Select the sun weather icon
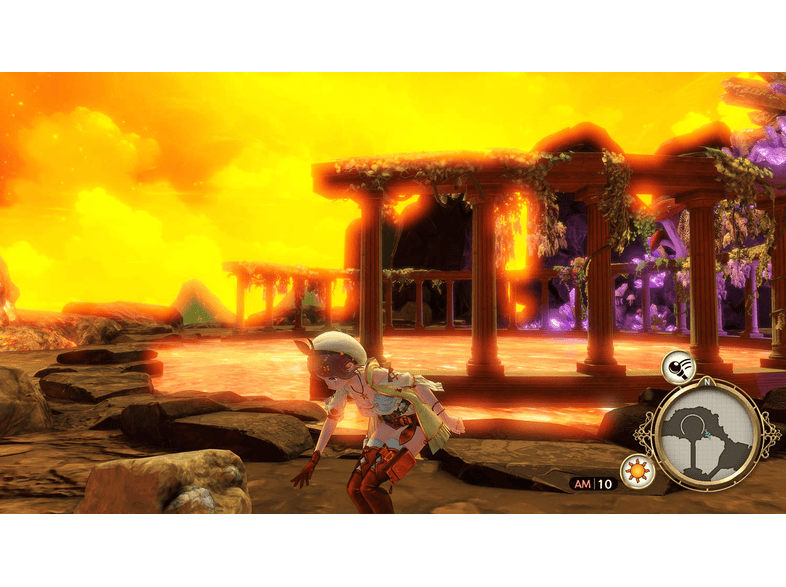 637,469
